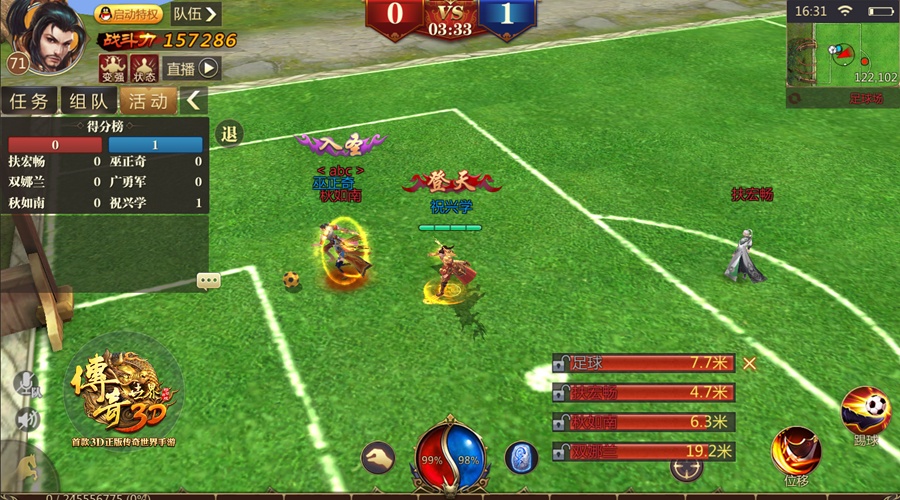Target 双娜兰 in the distance list
Screen dimensions: 900x500
pos(643,451)
